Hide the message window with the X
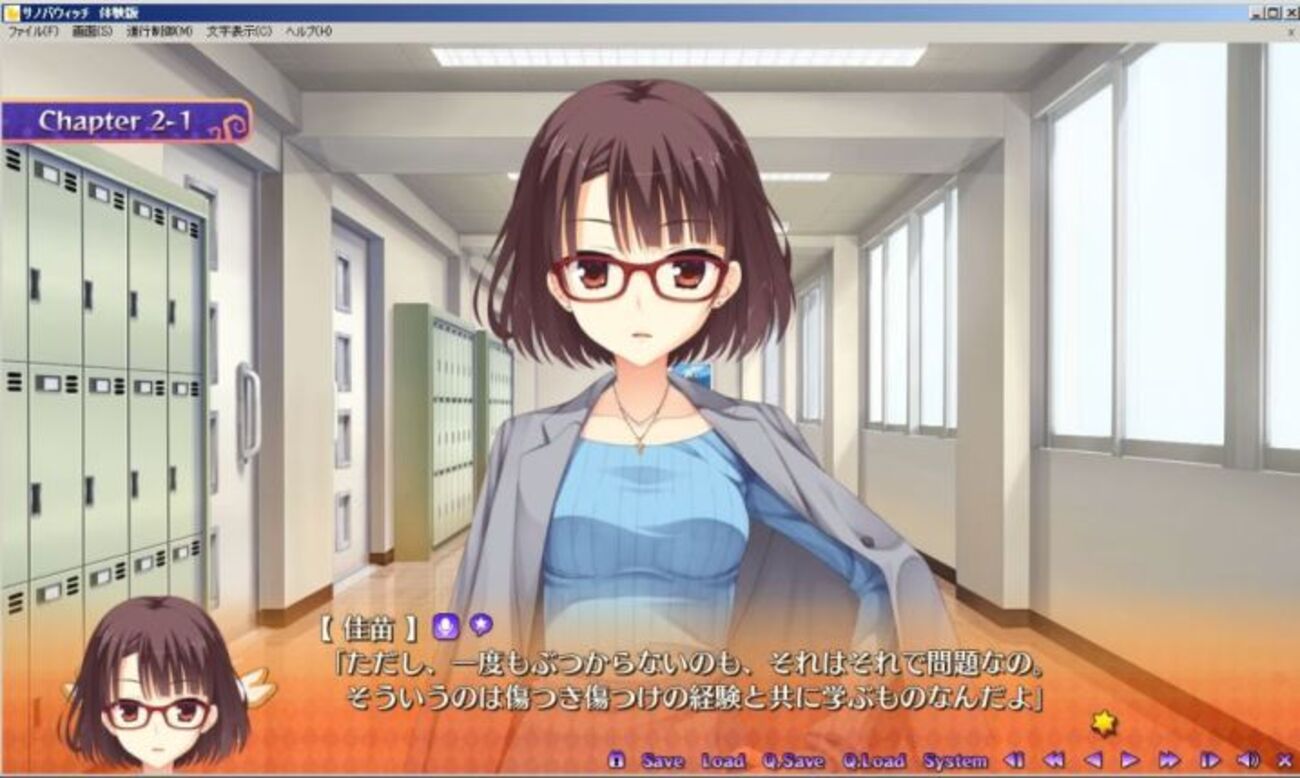Screen dimensions: 1300x778 (1285, 761)
